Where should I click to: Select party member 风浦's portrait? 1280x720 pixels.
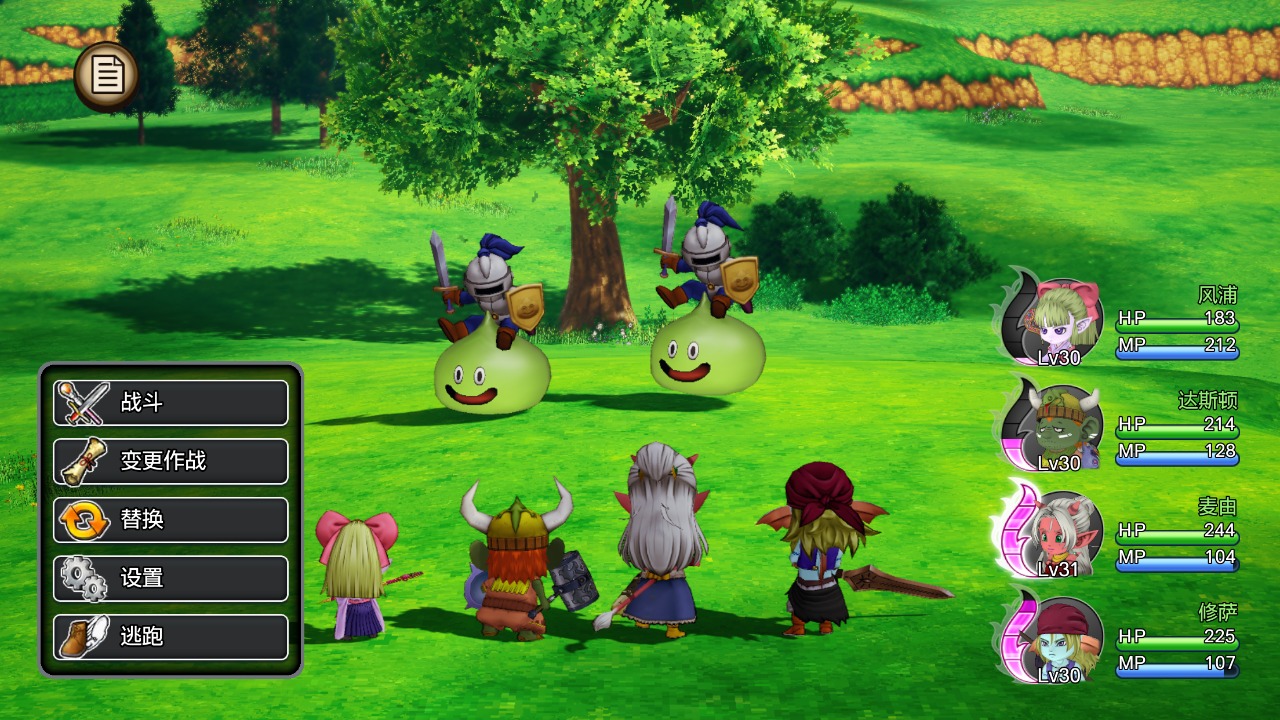(1058, 322)
